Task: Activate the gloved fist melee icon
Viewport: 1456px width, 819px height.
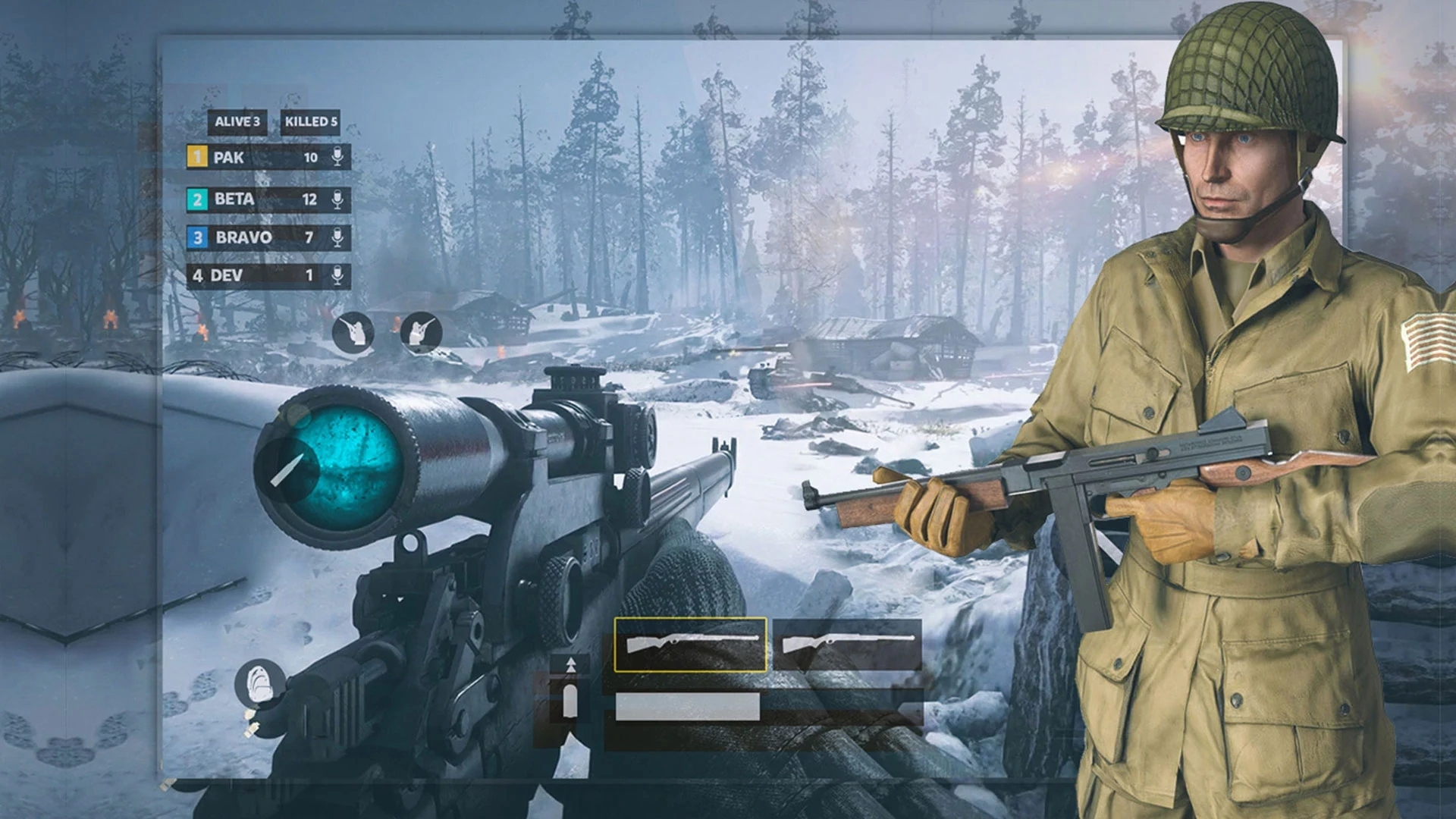Action: (259, 684)
